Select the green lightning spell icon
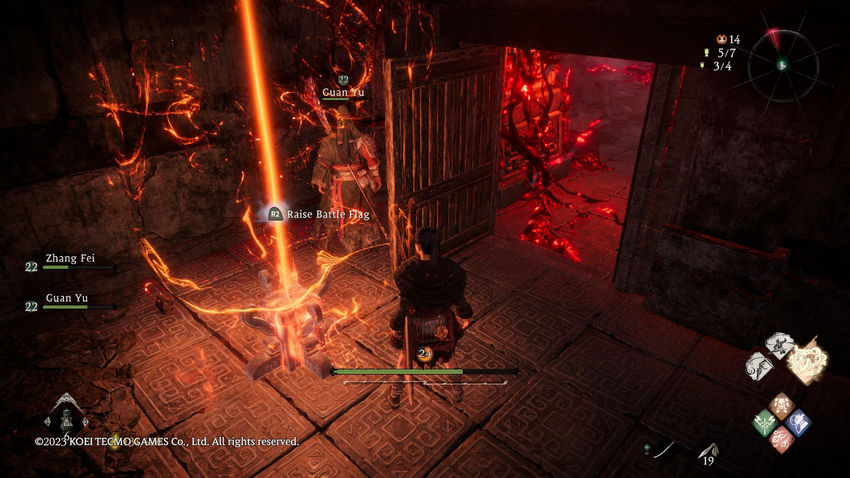This screenshot has width=850, height=478. click(x=765, y=422)
